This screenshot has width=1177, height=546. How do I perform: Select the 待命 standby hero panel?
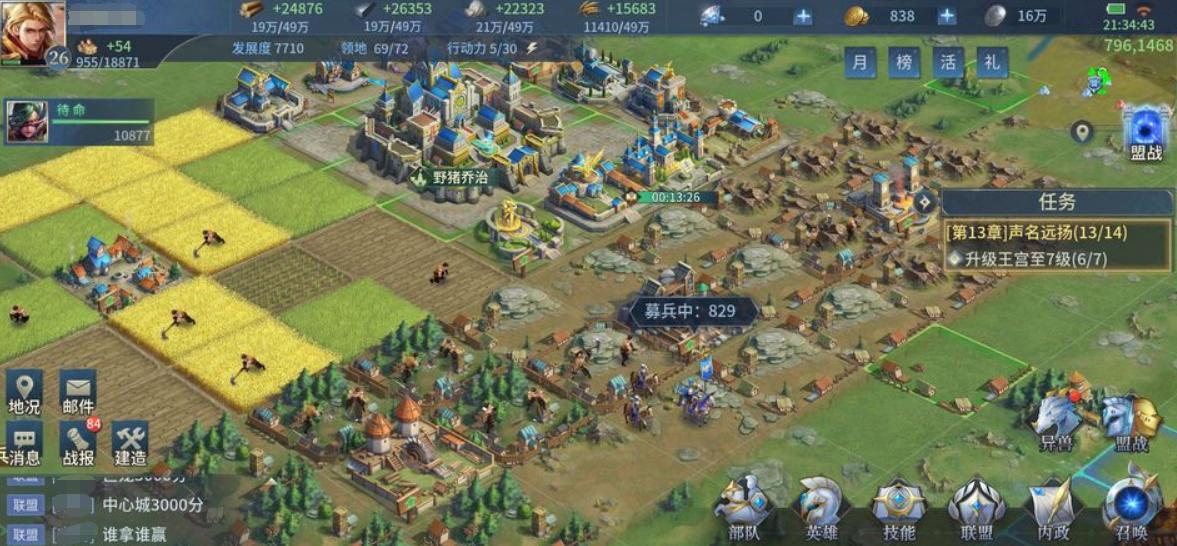(x=80, y=121)
